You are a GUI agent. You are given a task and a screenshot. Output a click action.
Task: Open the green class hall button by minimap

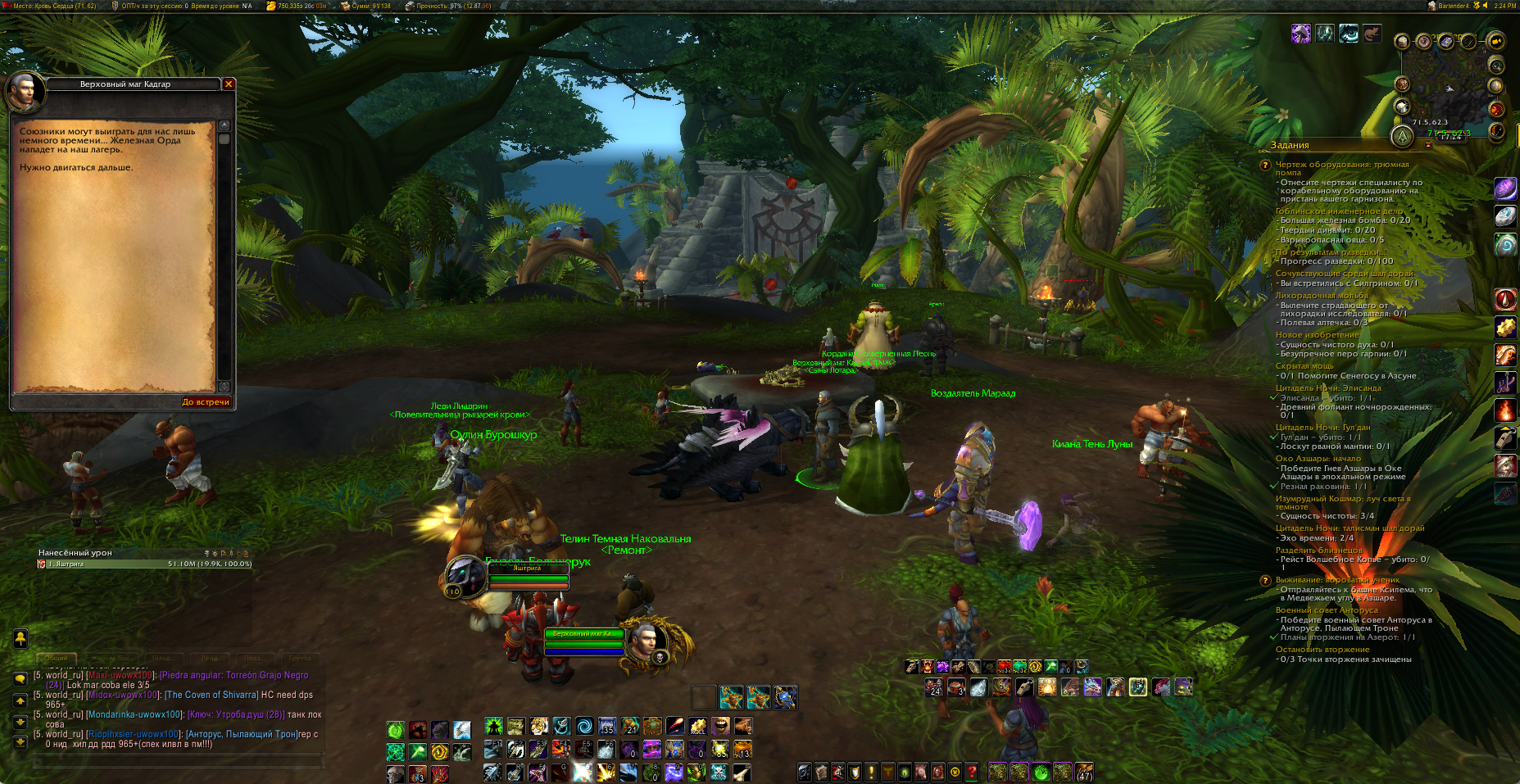1402,136
